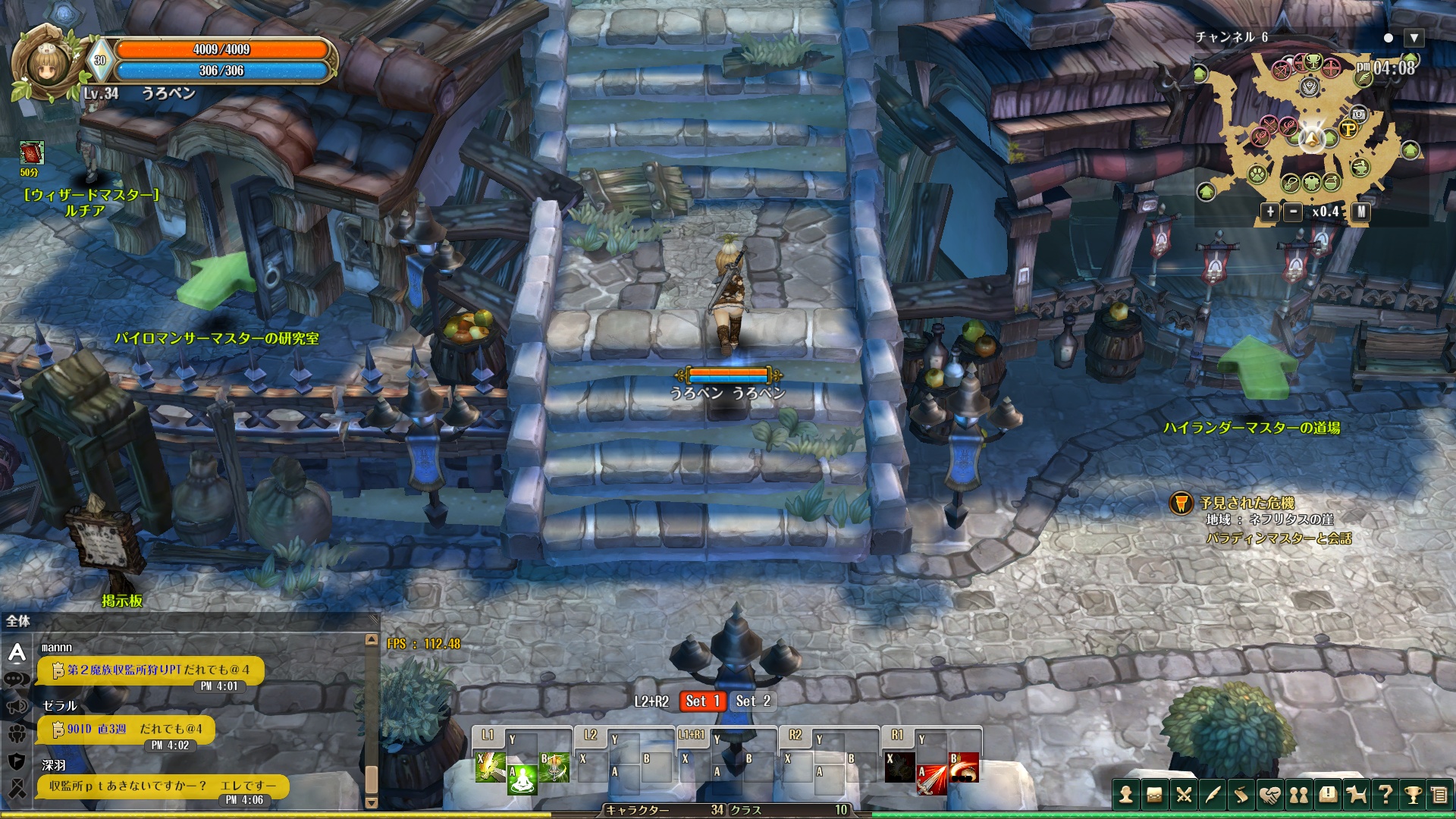Expand the channel dropdown arrow
The width and height of the screenshot is (1456, 819).
(1414, 38)
